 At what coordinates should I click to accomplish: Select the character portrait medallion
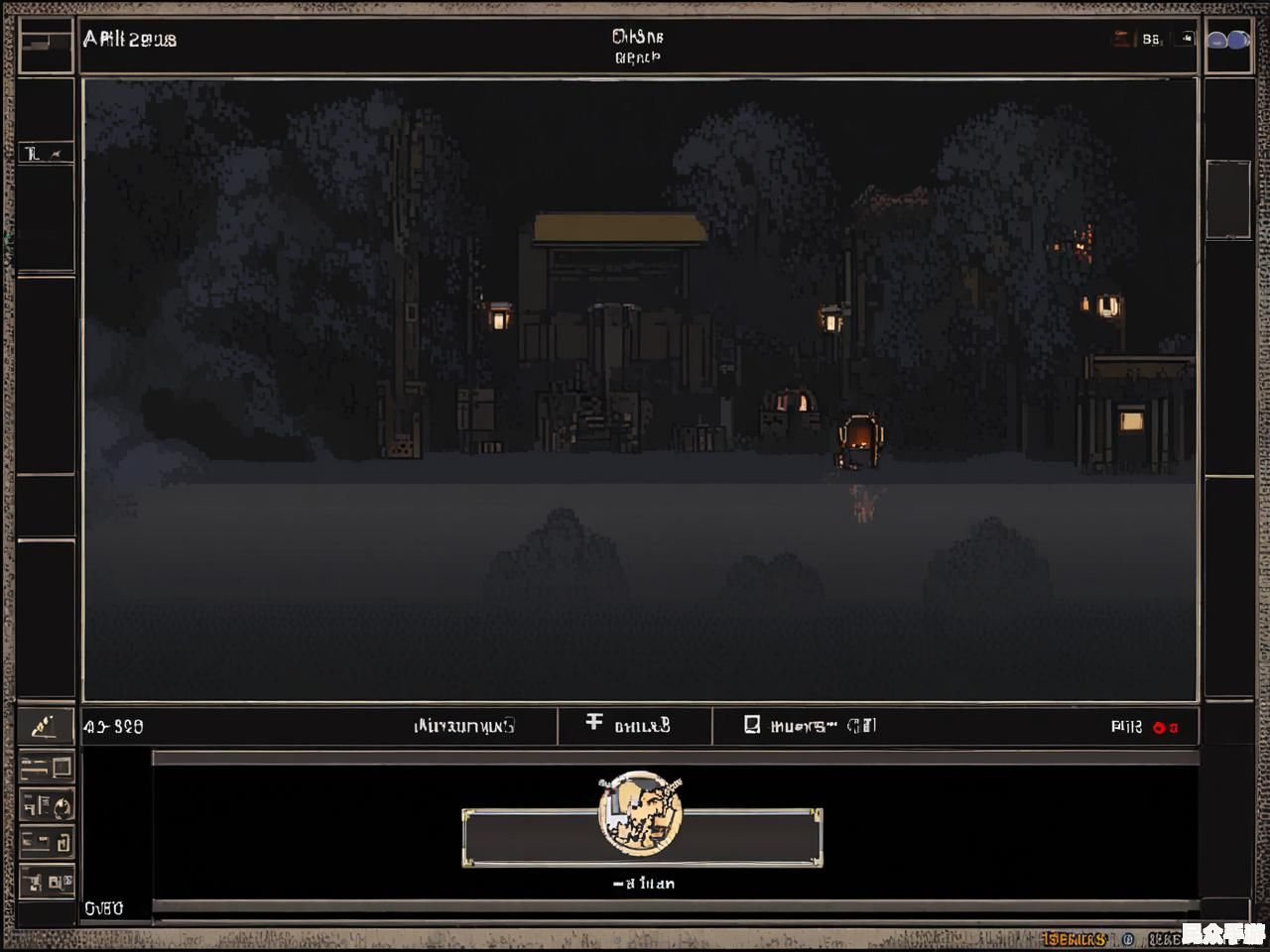(640, 812)
